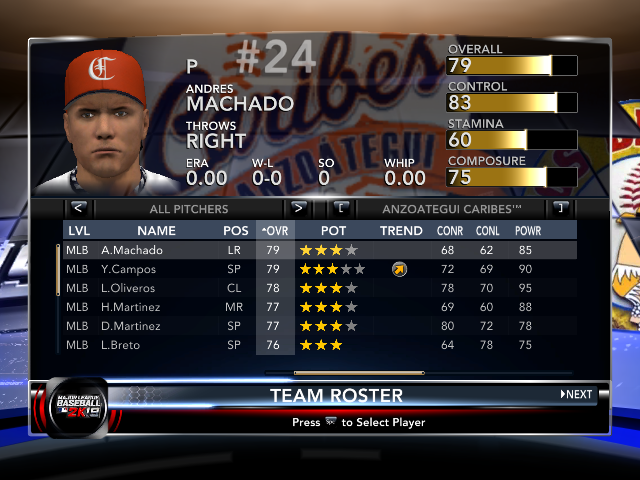Switch to previous team with left bracket

tap(341, 209)
